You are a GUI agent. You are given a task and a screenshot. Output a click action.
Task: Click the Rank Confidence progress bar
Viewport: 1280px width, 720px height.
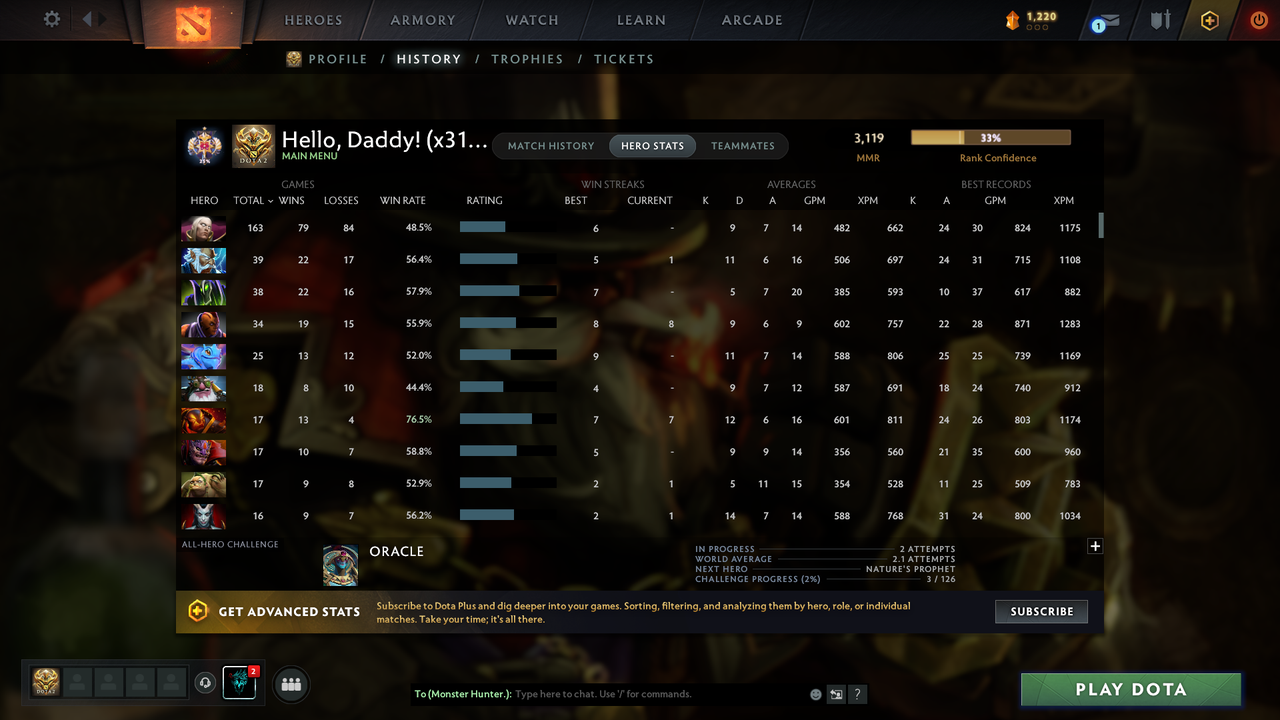point(990,137)
